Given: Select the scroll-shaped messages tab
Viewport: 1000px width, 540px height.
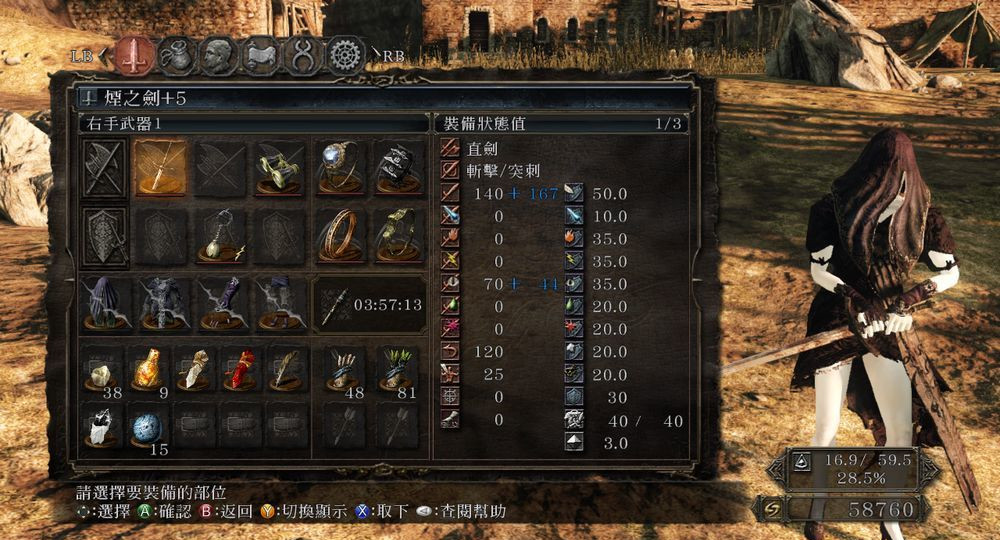Looking at the screenshot, I should click(x=261, y=56).
